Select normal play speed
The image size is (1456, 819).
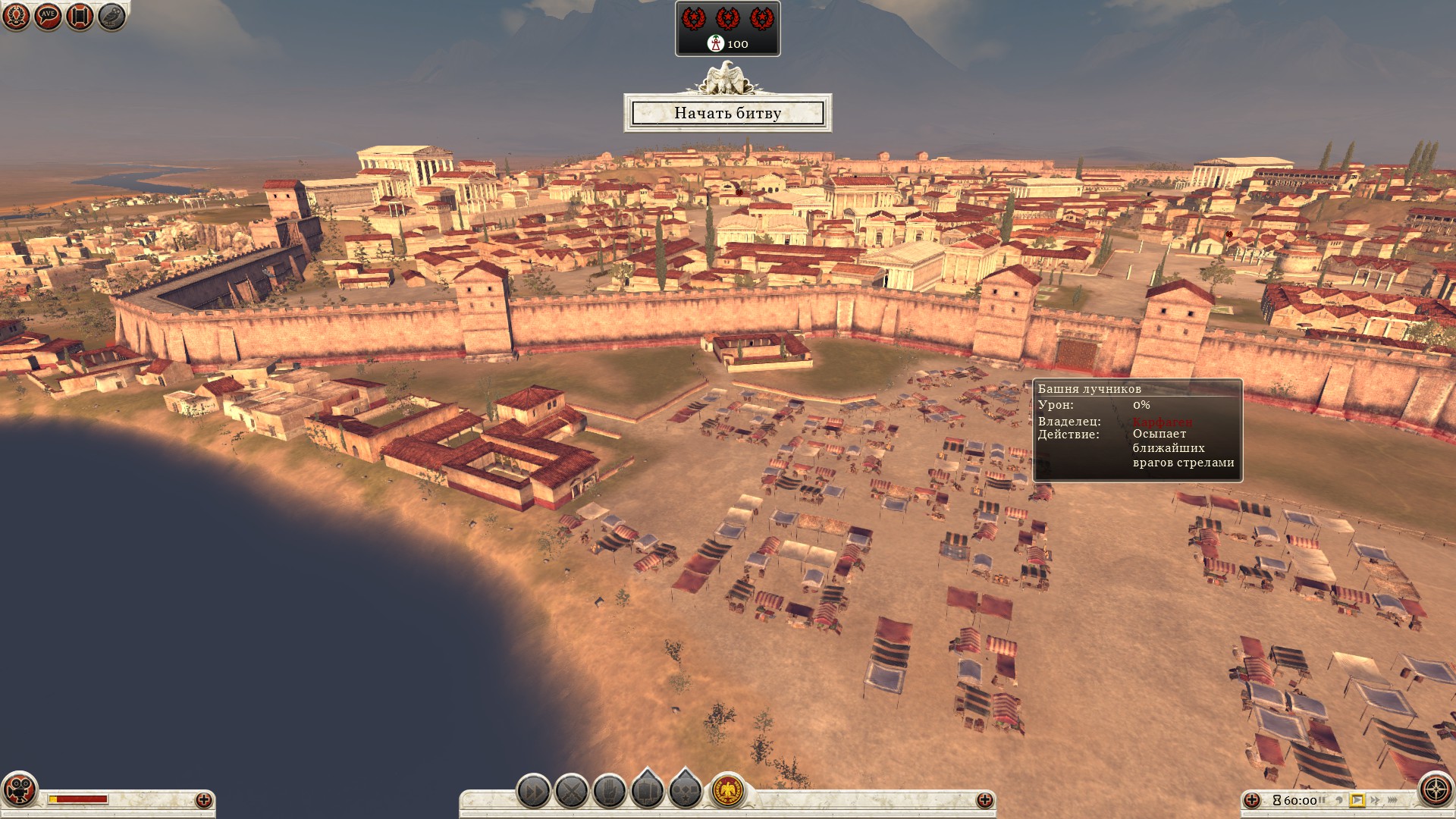[x=1357, y=800]
